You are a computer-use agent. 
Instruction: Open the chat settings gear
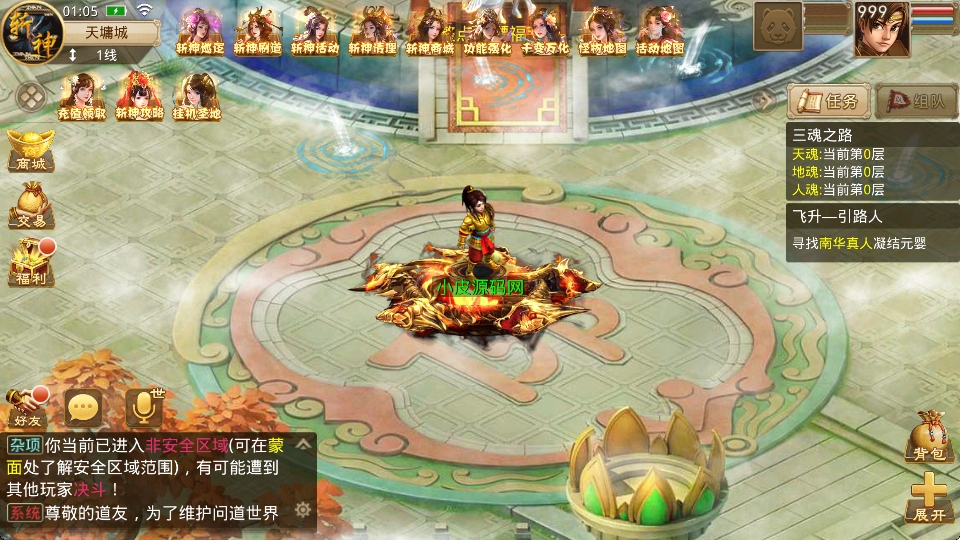302,510
